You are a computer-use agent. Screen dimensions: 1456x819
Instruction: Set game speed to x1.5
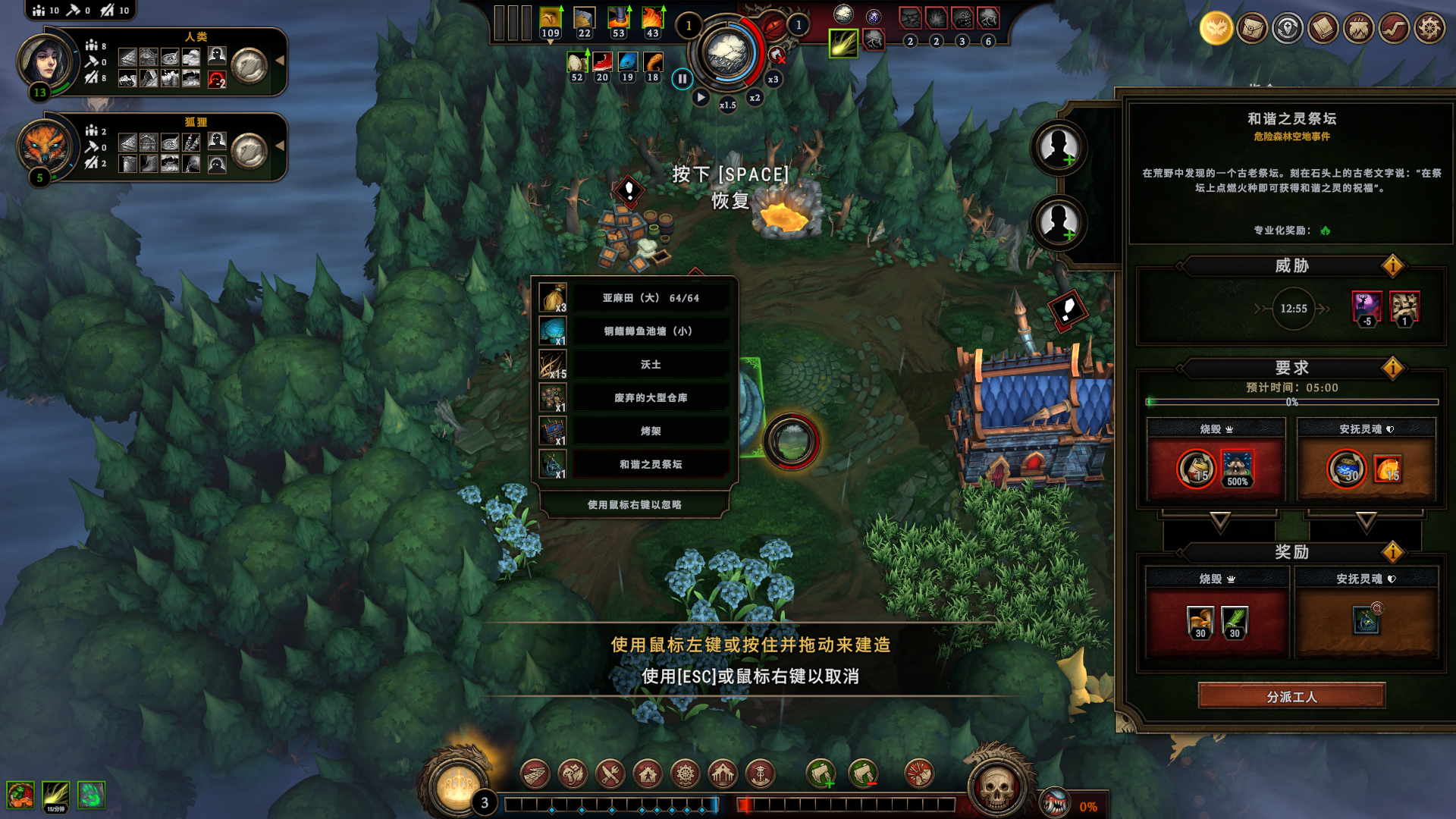tap(727, 105)
